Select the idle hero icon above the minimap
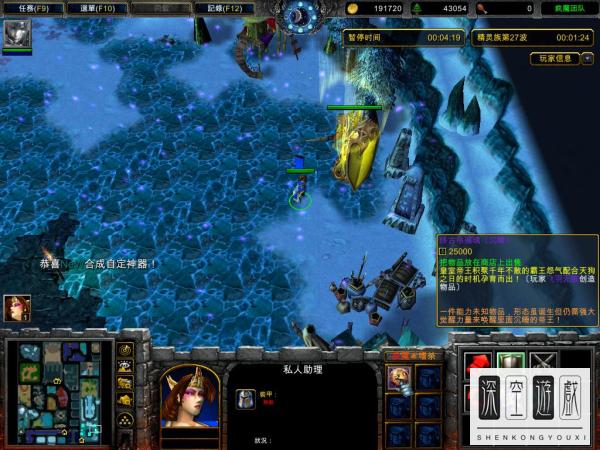600x450 pixels. pos(16,308)
